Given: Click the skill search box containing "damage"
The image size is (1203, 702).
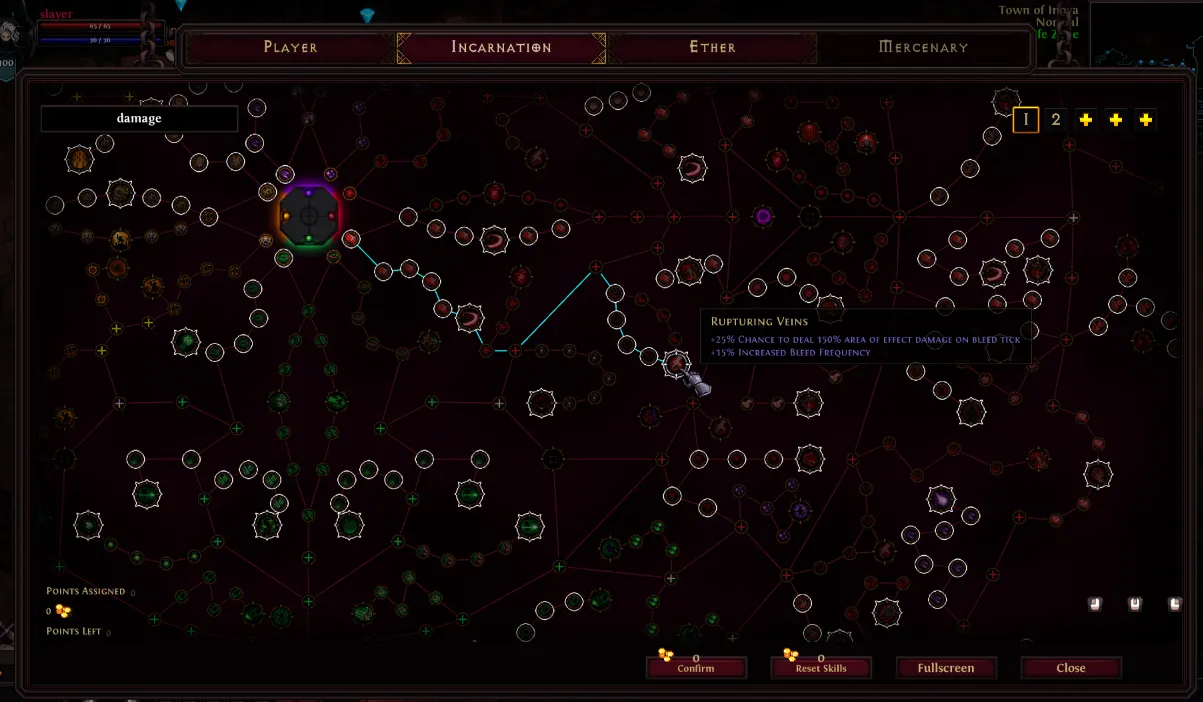Looking at the screenshot, I should point(139,119).
